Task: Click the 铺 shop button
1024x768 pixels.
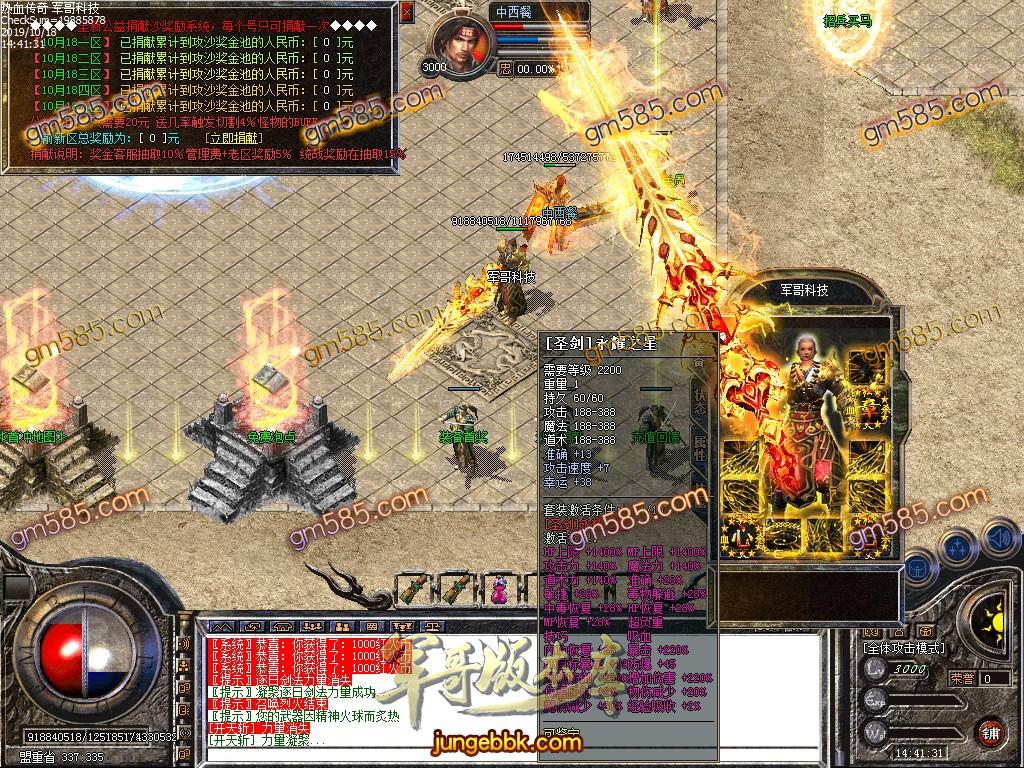Action: 990,731
